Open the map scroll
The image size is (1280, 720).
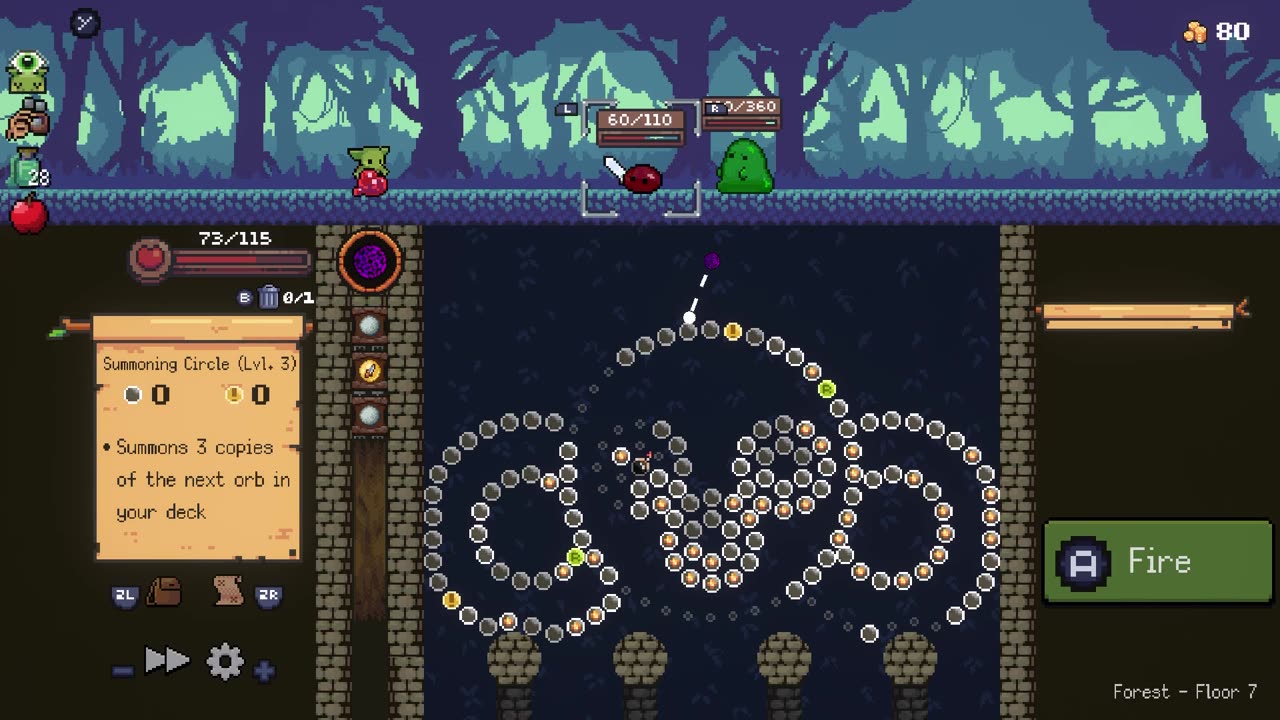pos(229,592)
